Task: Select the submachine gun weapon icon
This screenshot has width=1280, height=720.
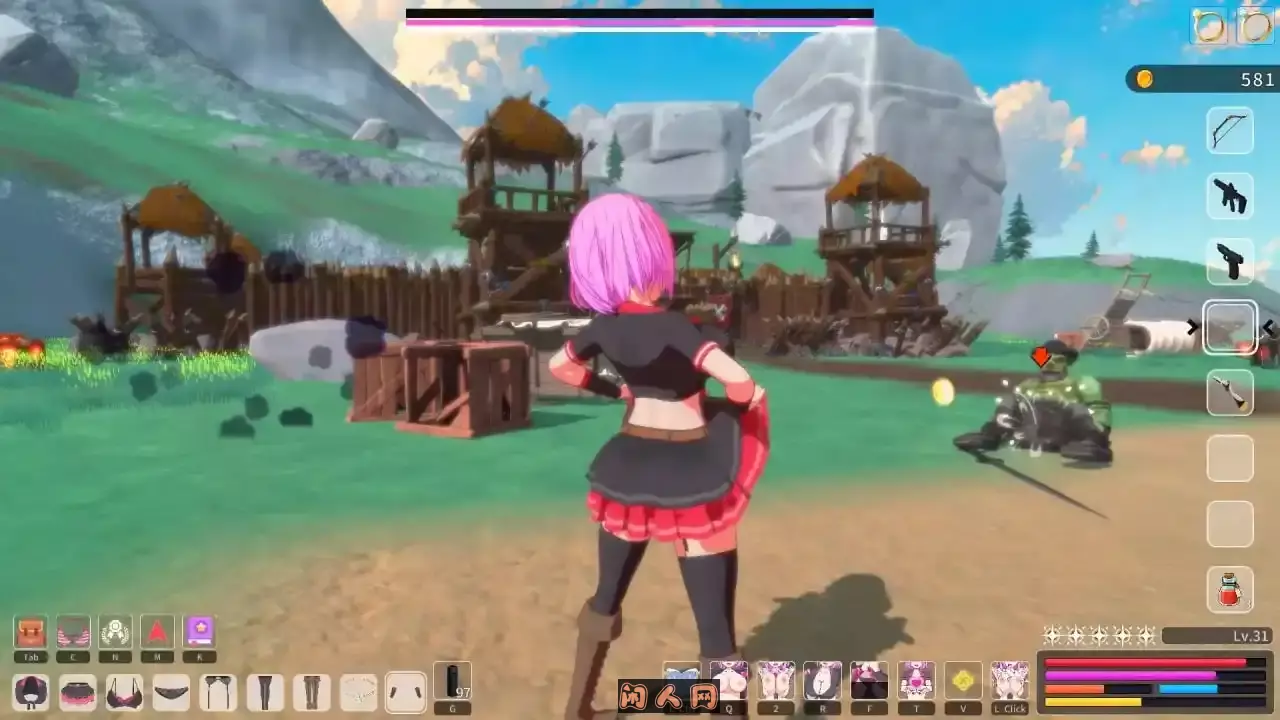Action: pyautogui.click(x=1230, y=197)
